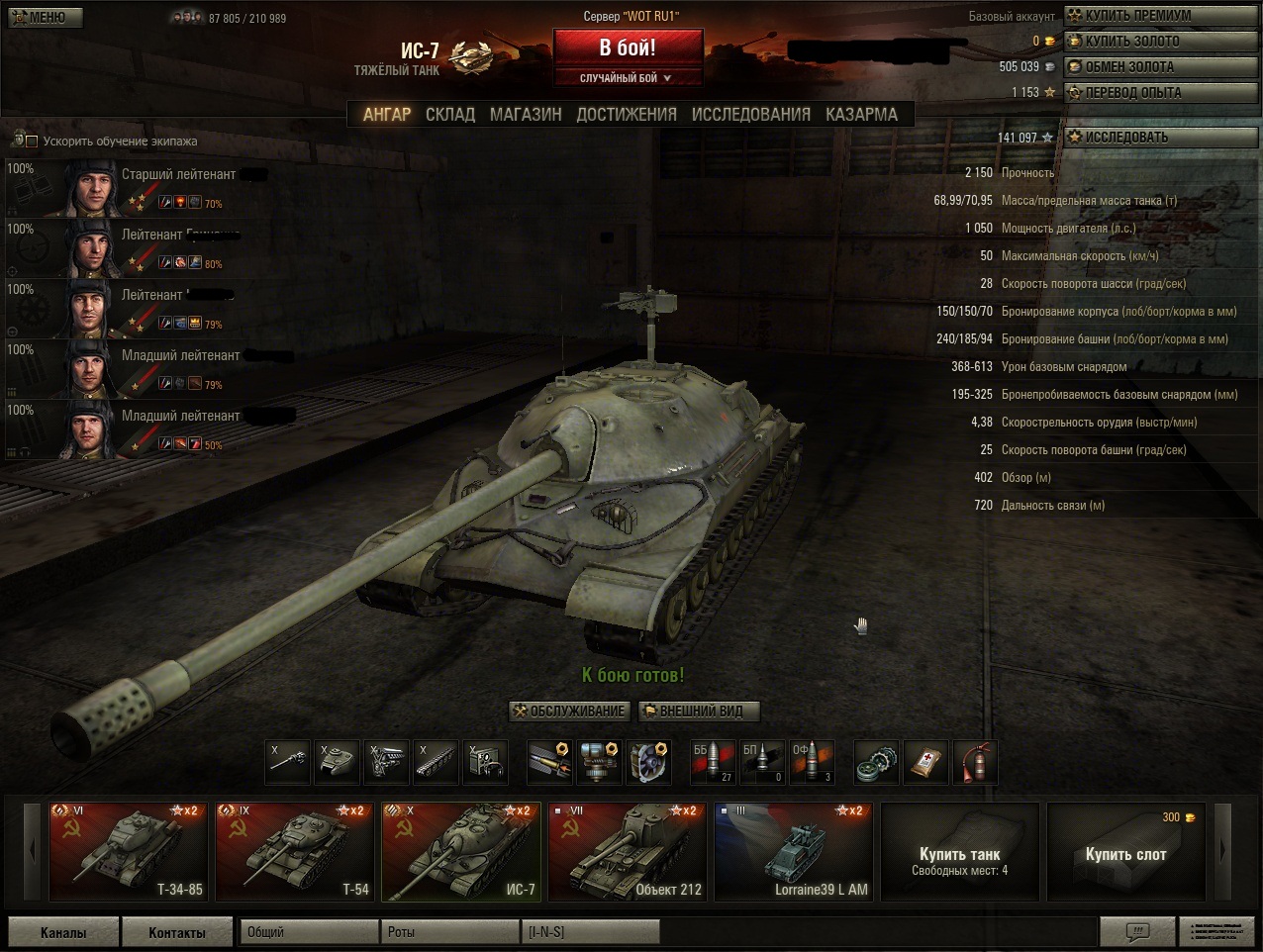Viewport: 1263px width, 952px height.
Task: Open the Казарма tab
Action: (861, 115)
